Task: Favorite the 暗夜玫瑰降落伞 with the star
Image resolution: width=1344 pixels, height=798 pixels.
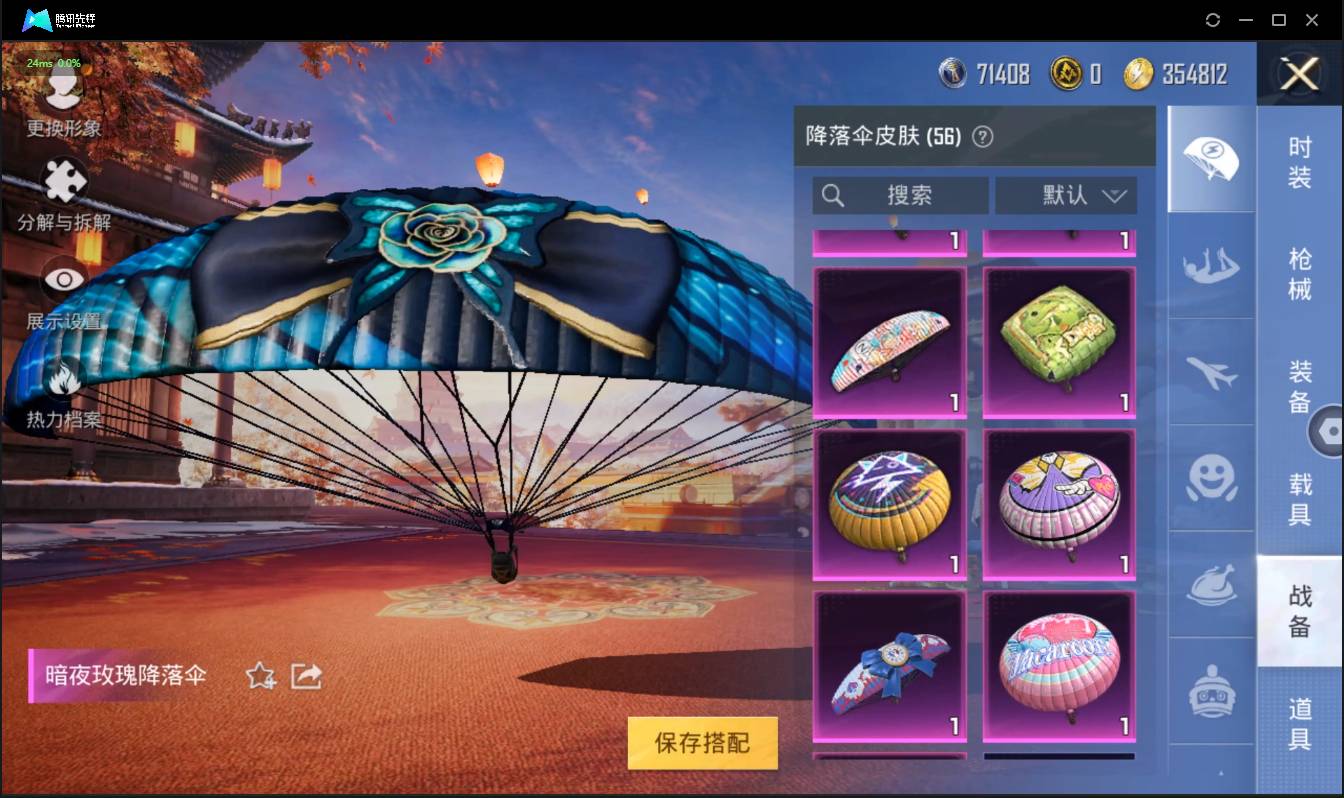Action: pos(259,676)
